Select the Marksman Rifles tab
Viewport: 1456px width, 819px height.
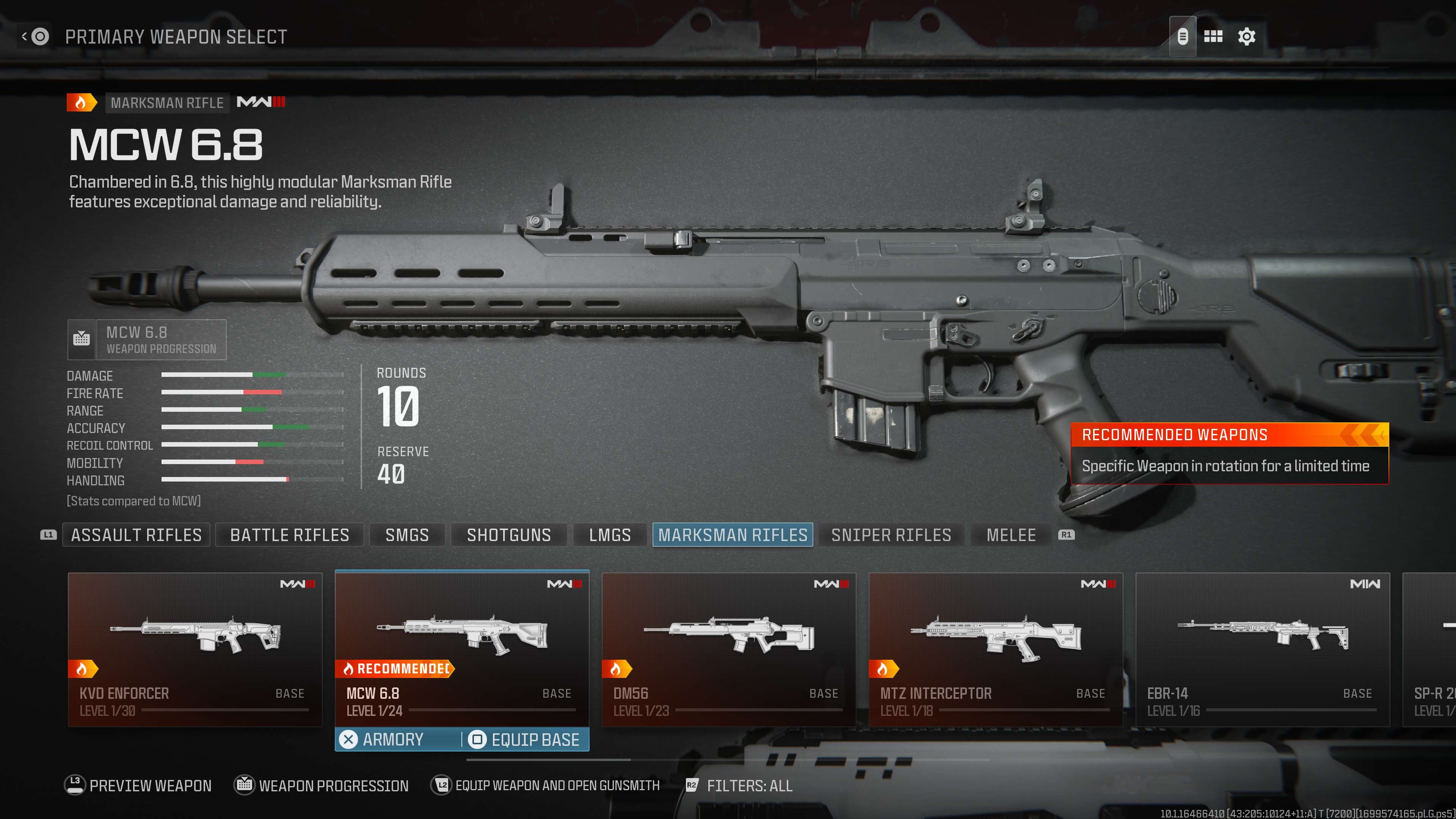pos(733,535)
